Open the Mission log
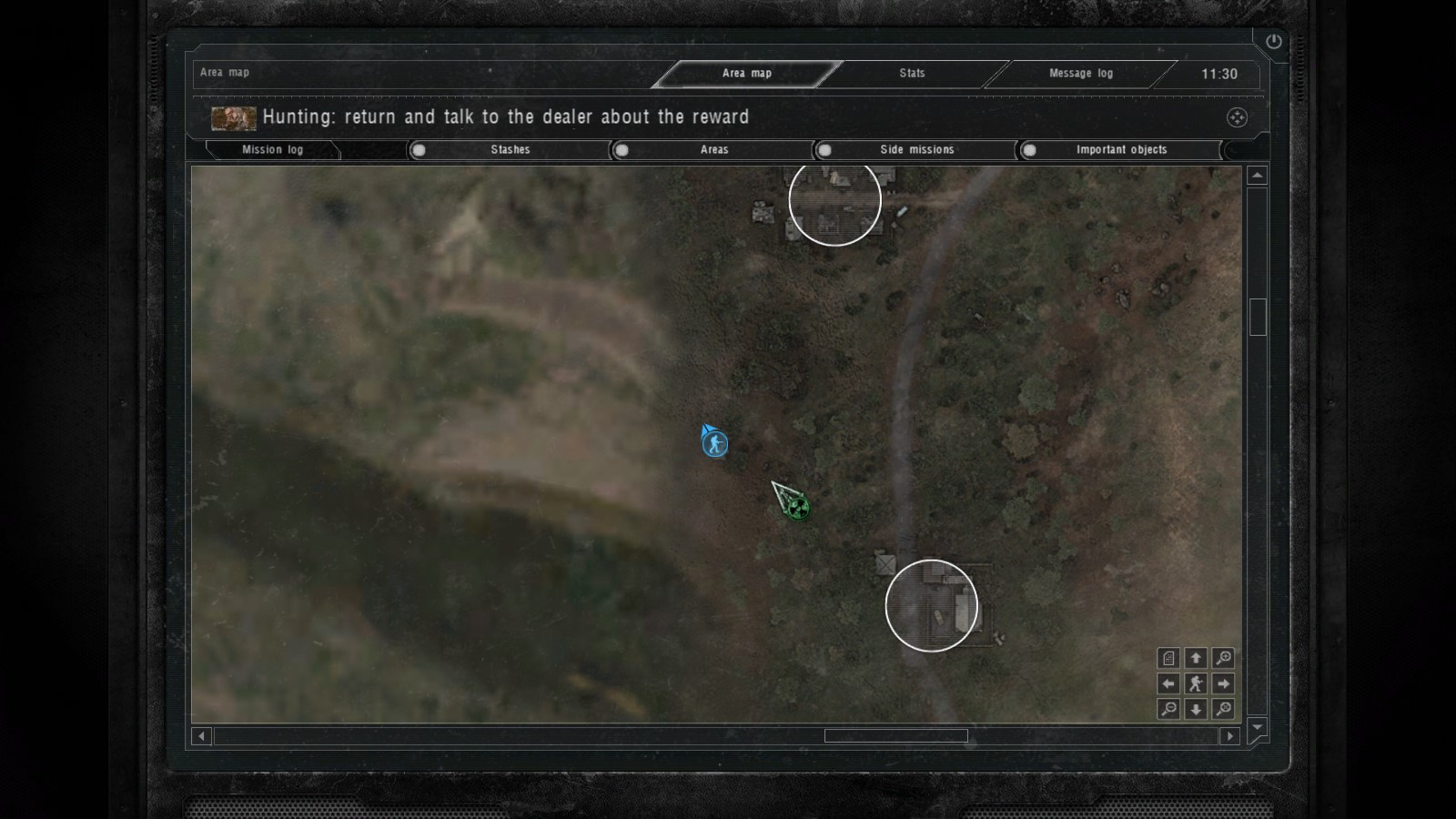The image size is (1456, 819). [x=272, y=150]
